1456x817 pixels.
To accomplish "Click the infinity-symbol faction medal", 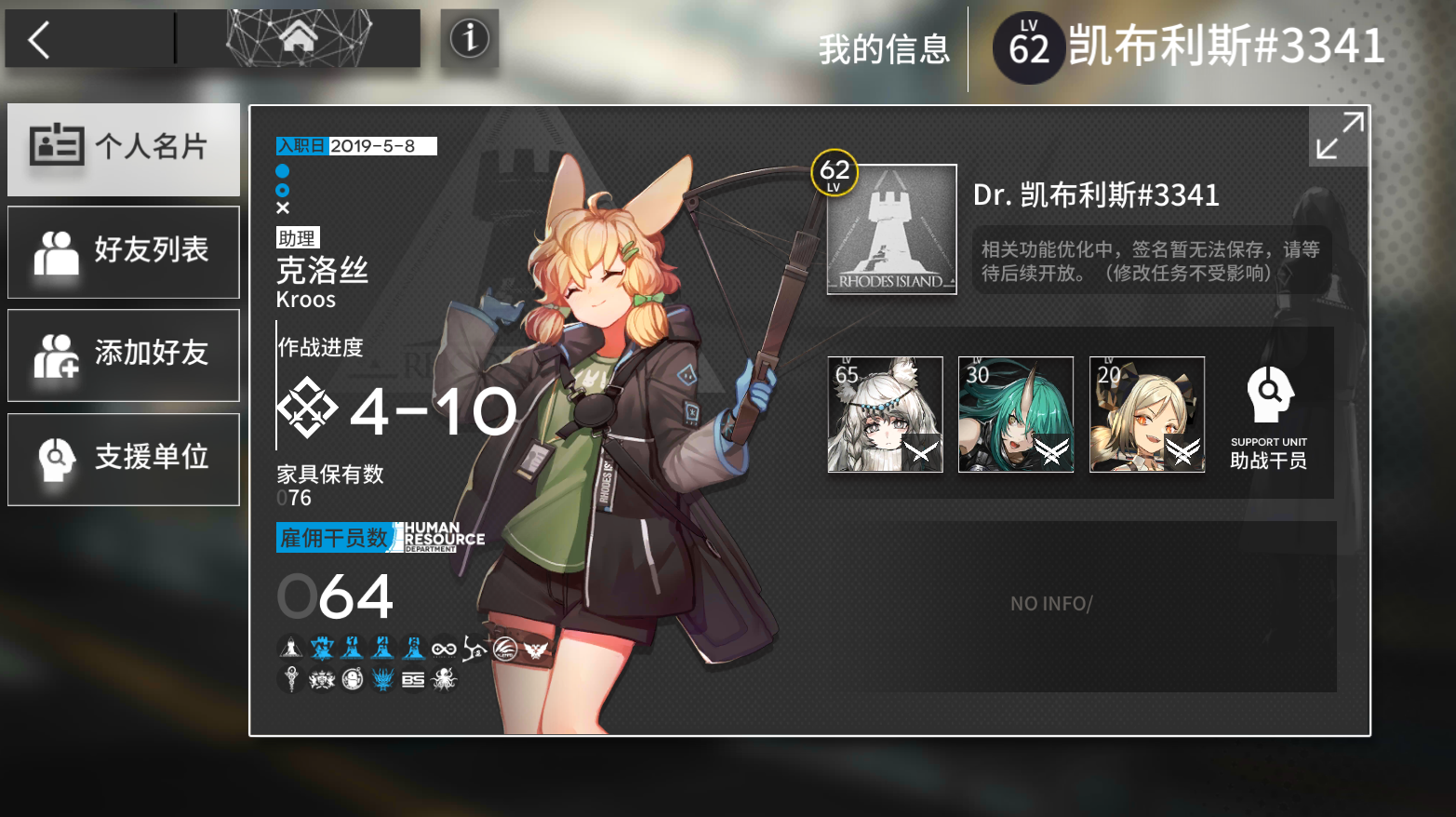I will pyautogui.click(x=444, y=648).
